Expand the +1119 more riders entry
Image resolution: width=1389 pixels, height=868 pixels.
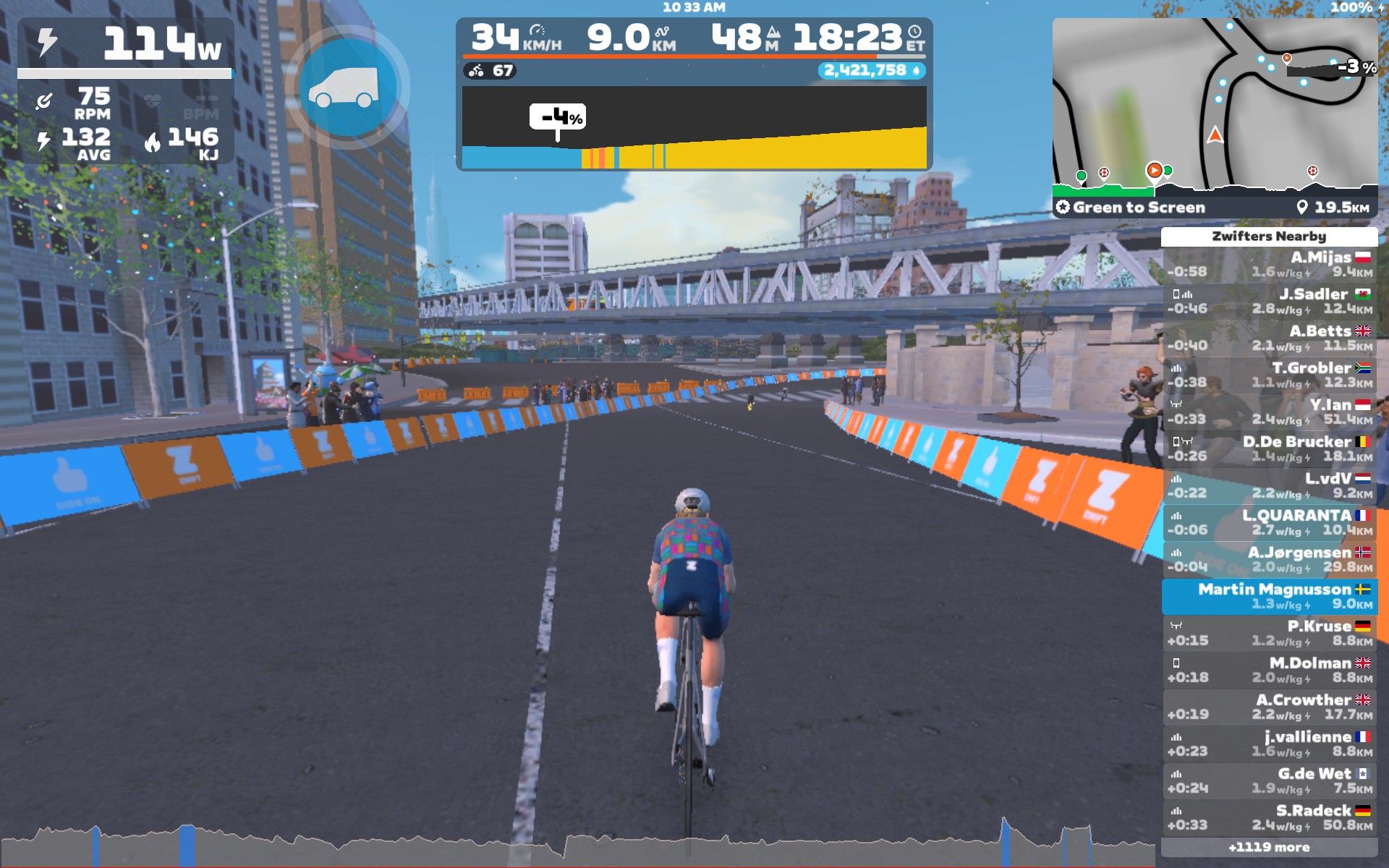pos(1269,848)
